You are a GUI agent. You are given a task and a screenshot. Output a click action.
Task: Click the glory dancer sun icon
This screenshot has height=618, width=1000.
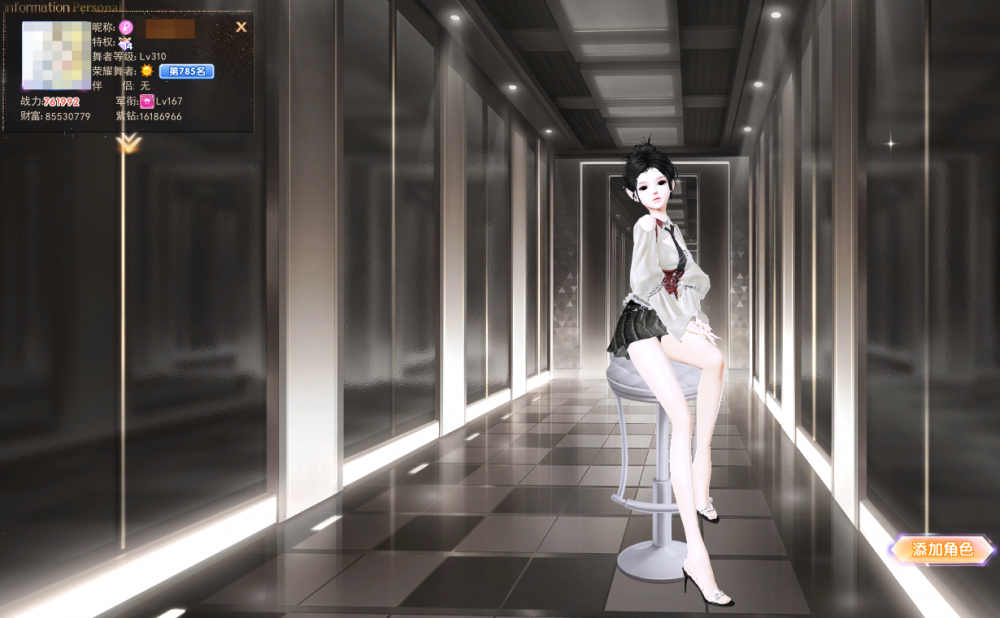click(147, 71)
